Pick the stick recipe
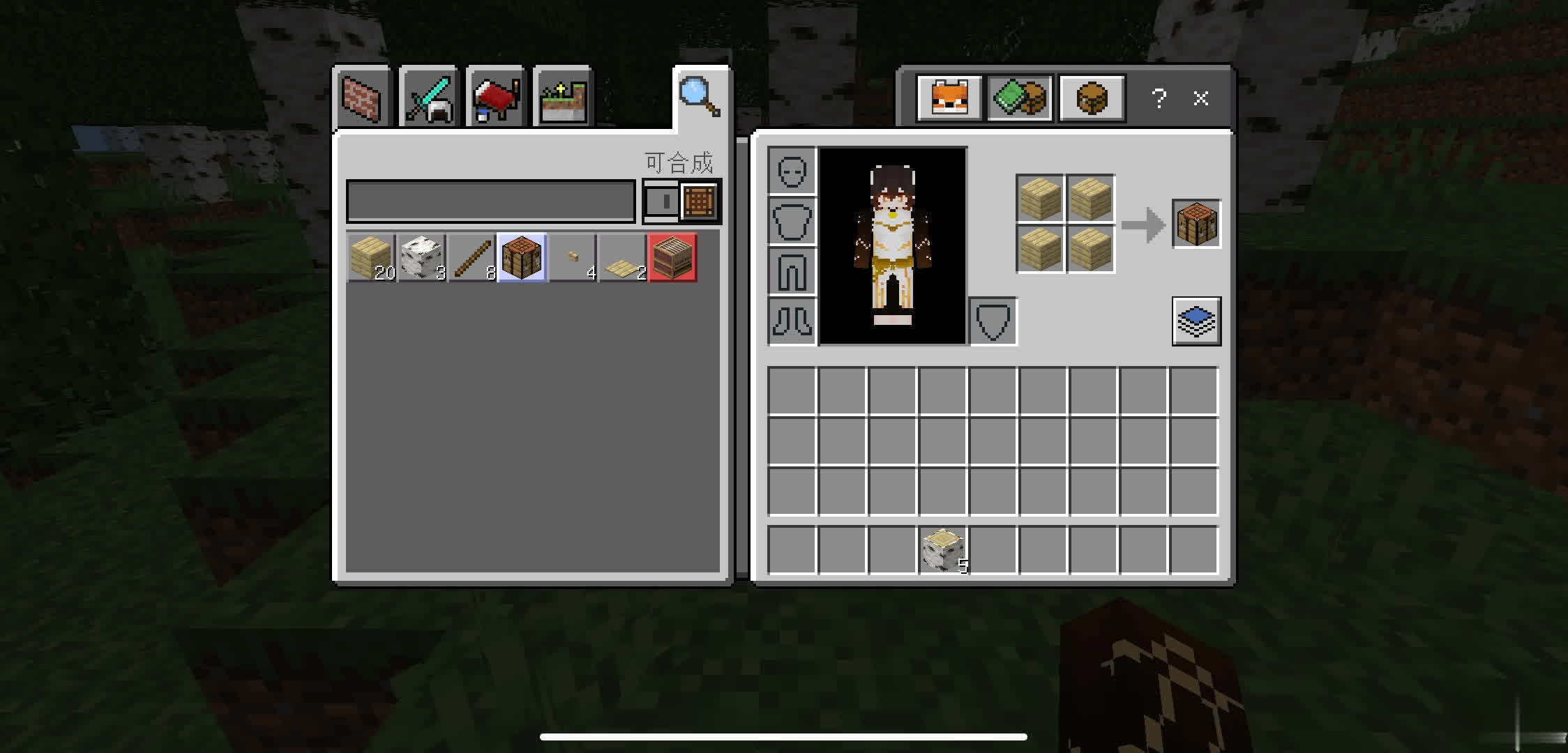The image size is (1568, 753). tap(472, 258)
